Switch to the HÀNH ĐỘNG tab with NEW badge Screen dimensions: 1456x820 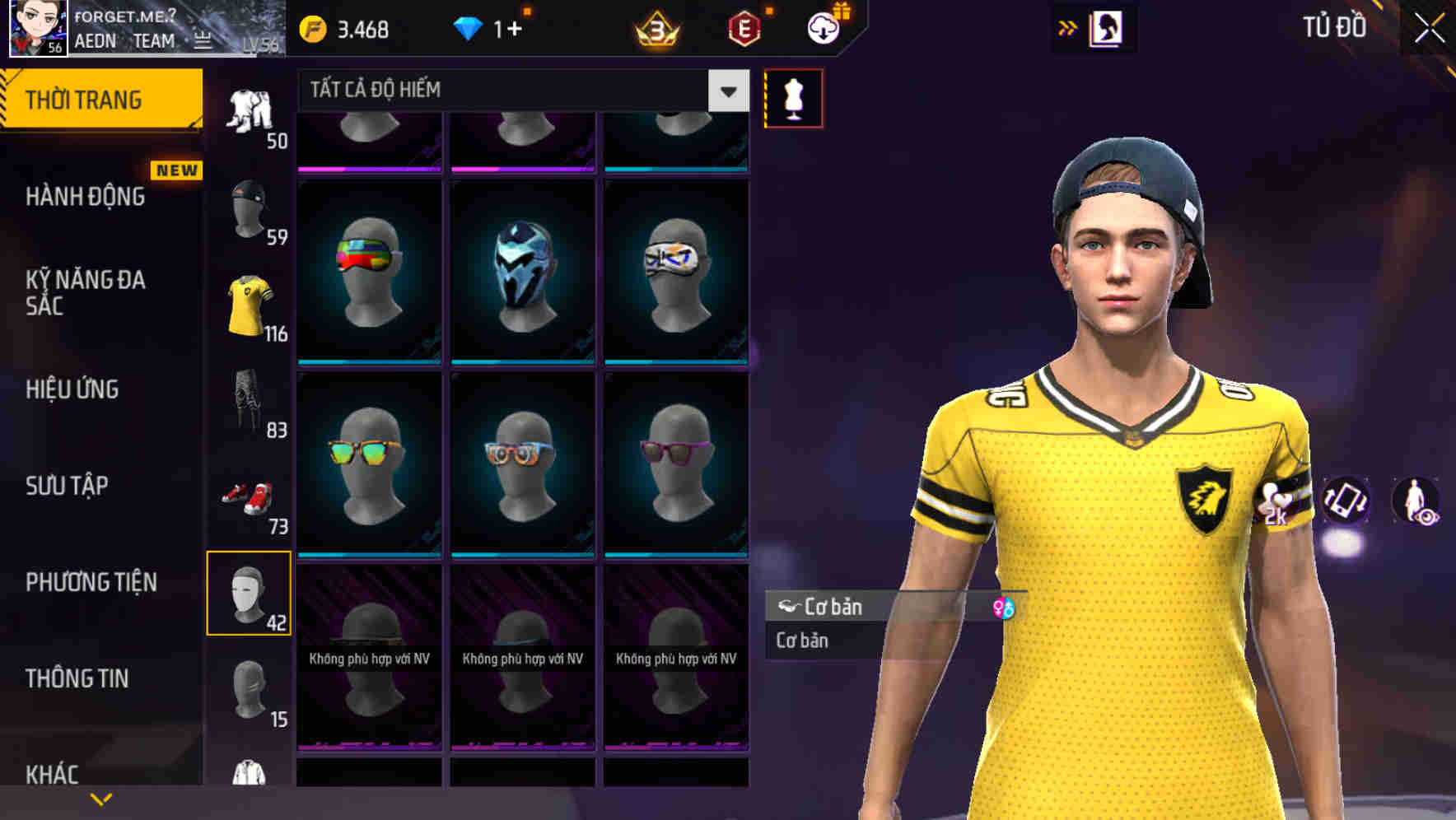(x=86, y=196)
